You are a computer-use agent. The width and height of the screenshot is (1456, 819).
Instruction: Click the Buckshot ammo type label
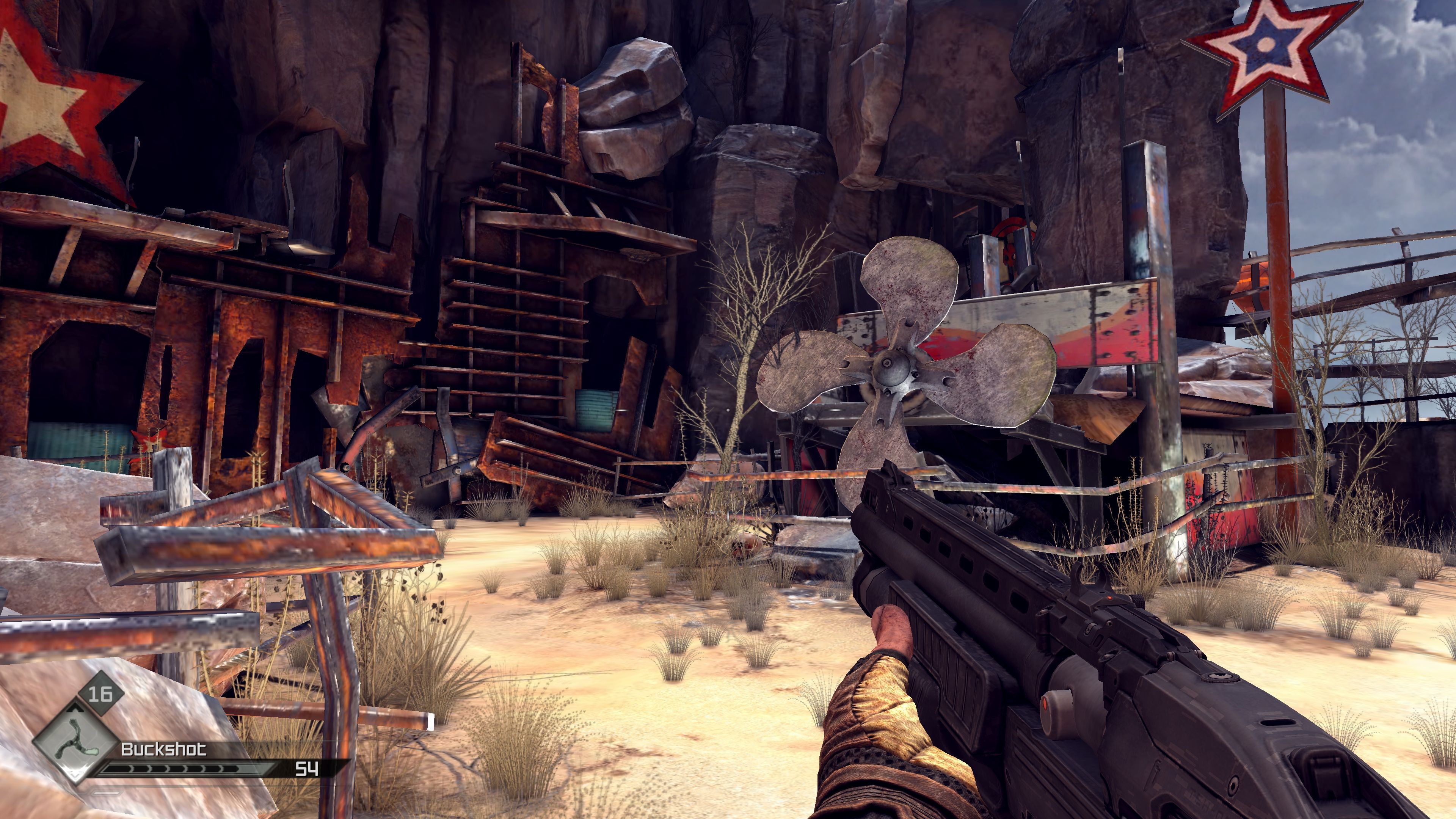click(164, 750)
